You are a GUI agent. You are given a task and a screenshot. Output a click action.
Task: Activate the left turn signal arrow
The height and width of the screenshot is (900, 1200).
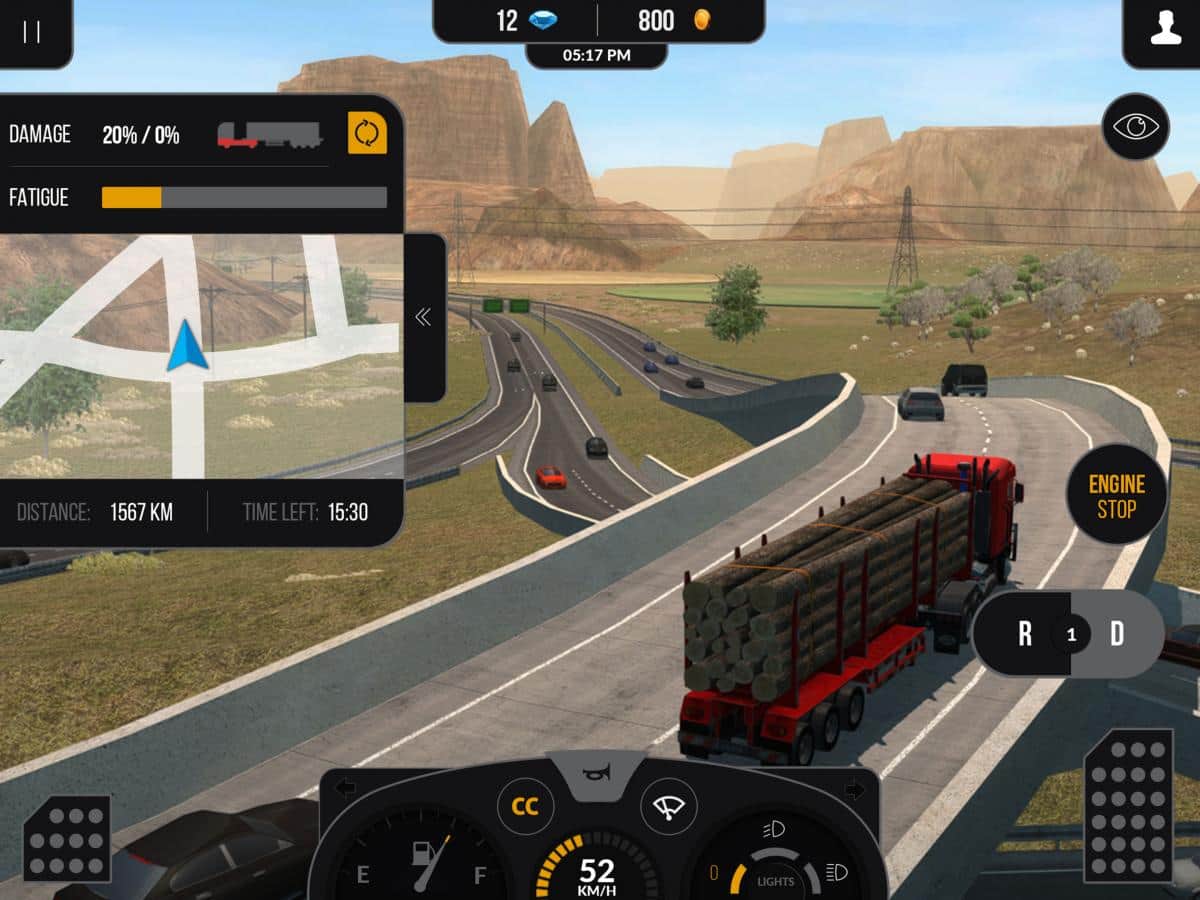point(345,789)
